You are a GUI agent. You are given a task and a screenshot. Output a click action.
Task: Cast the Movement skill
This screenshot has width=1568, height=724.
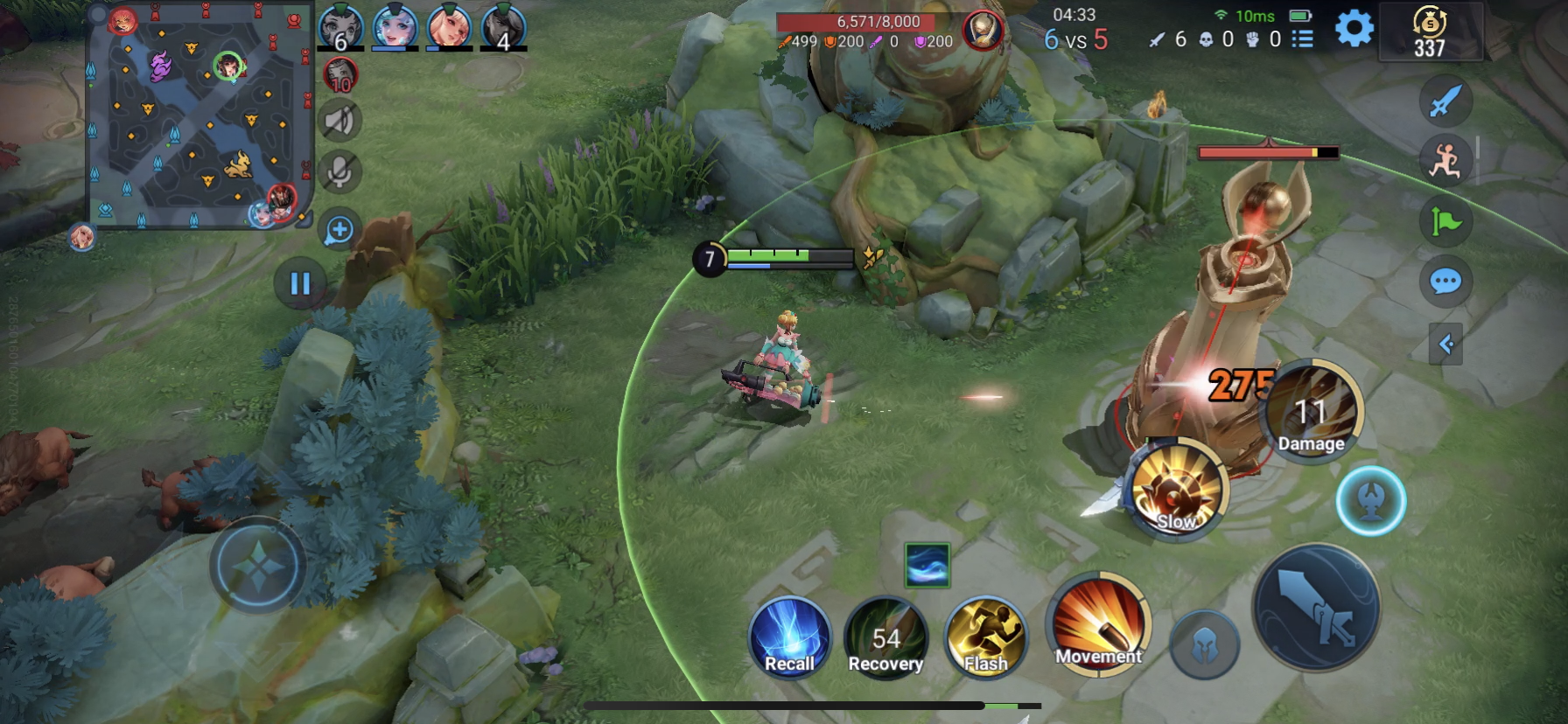(x=1098, y=624)
